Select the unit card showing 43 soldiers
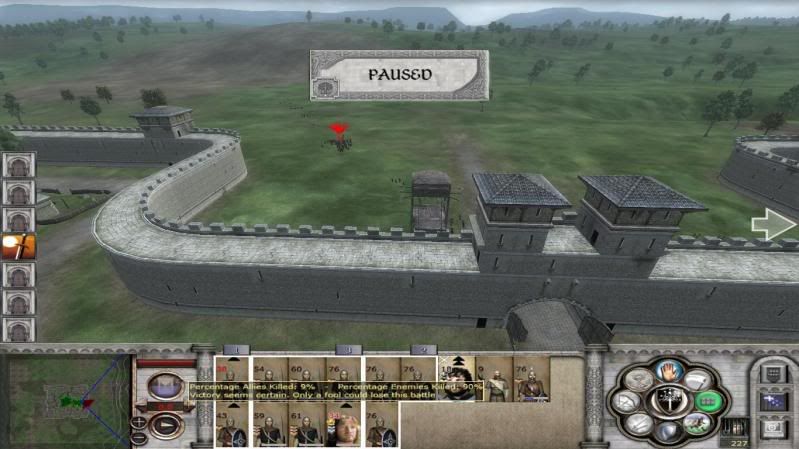Image resolution: width=799 pixels, height=449 pixels. [x=234, y=424]
